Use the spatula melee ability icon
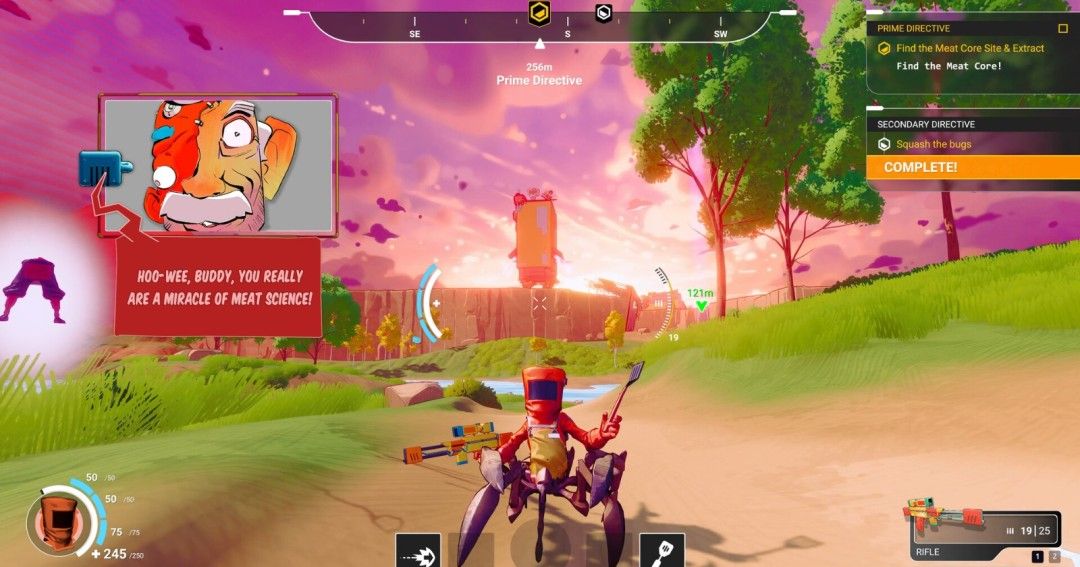 (x=662, y=550)
